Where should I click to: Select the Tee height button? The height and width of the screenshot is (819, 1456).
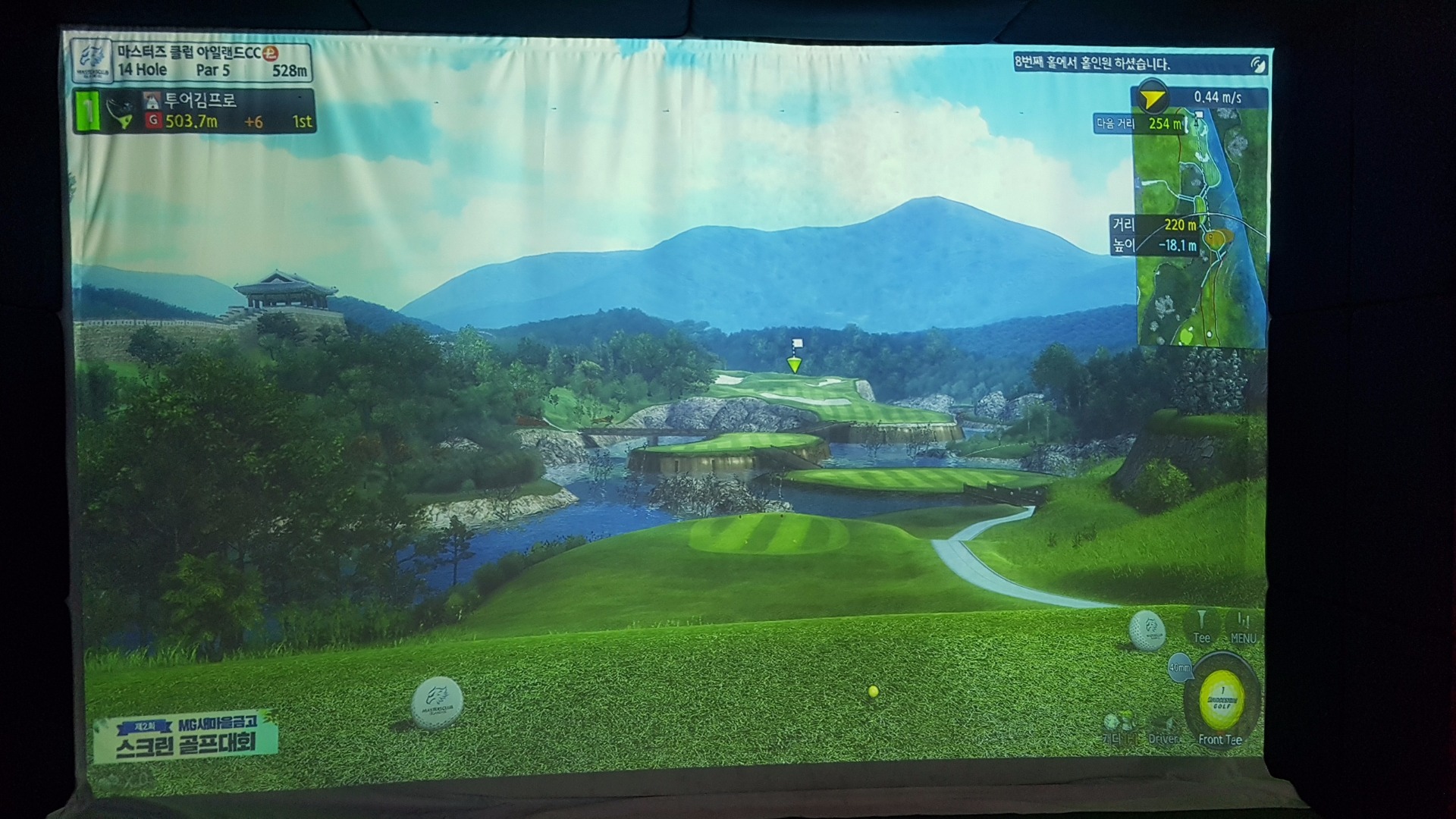pyautogui.click(x=1202, y=627)
